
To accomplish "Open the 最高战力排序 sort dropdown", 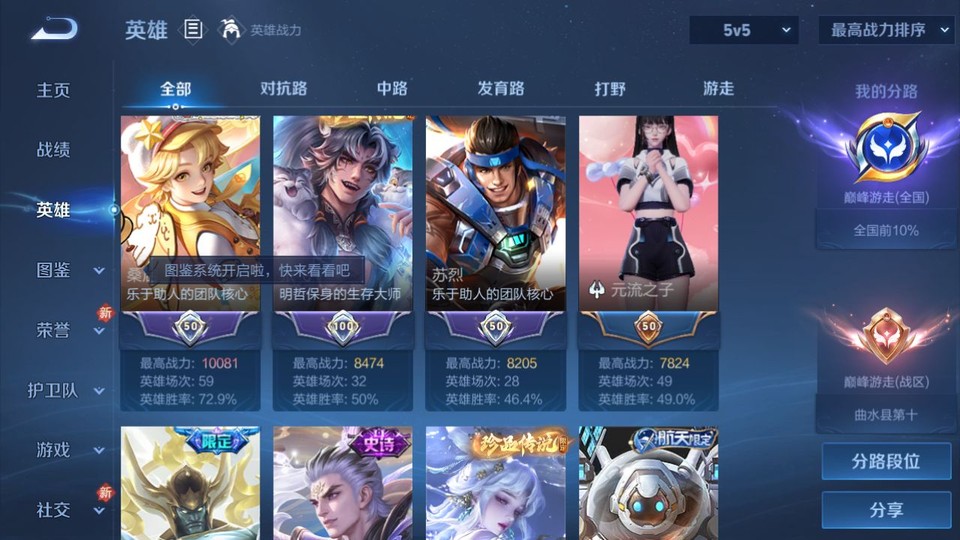I will coord(887,30).
